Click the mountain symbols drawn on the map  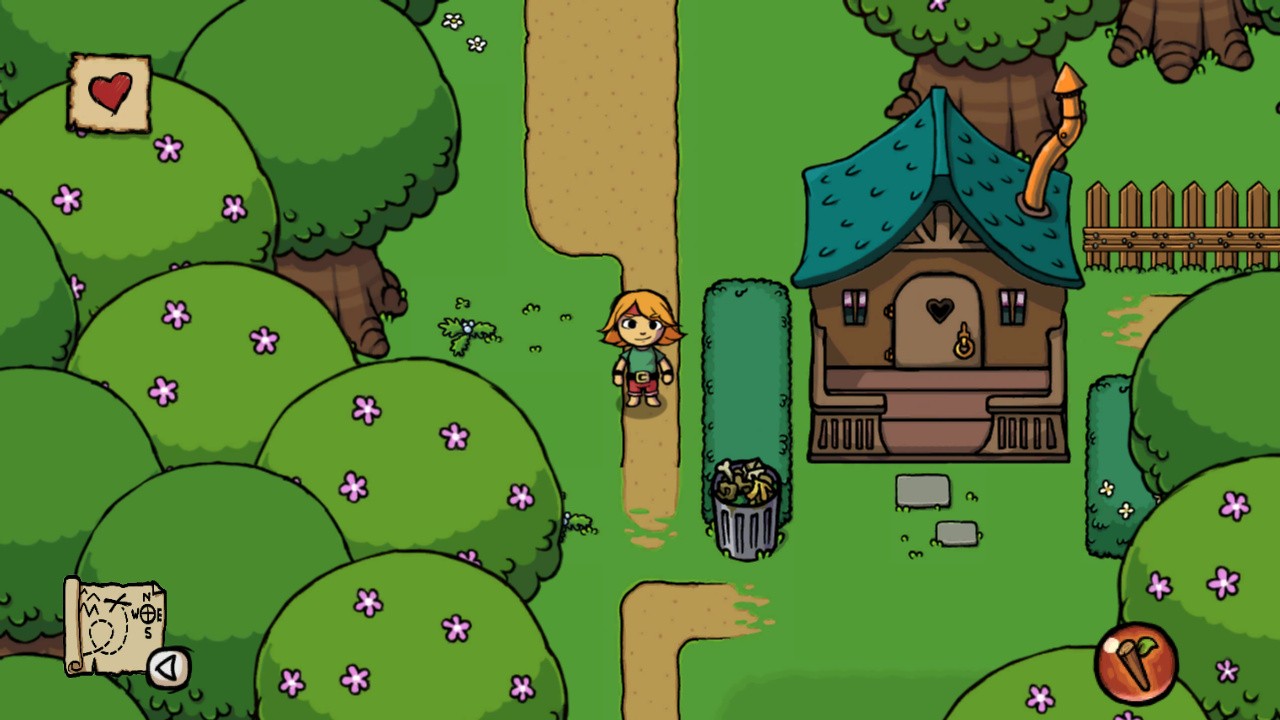click(x=92, y=604)
